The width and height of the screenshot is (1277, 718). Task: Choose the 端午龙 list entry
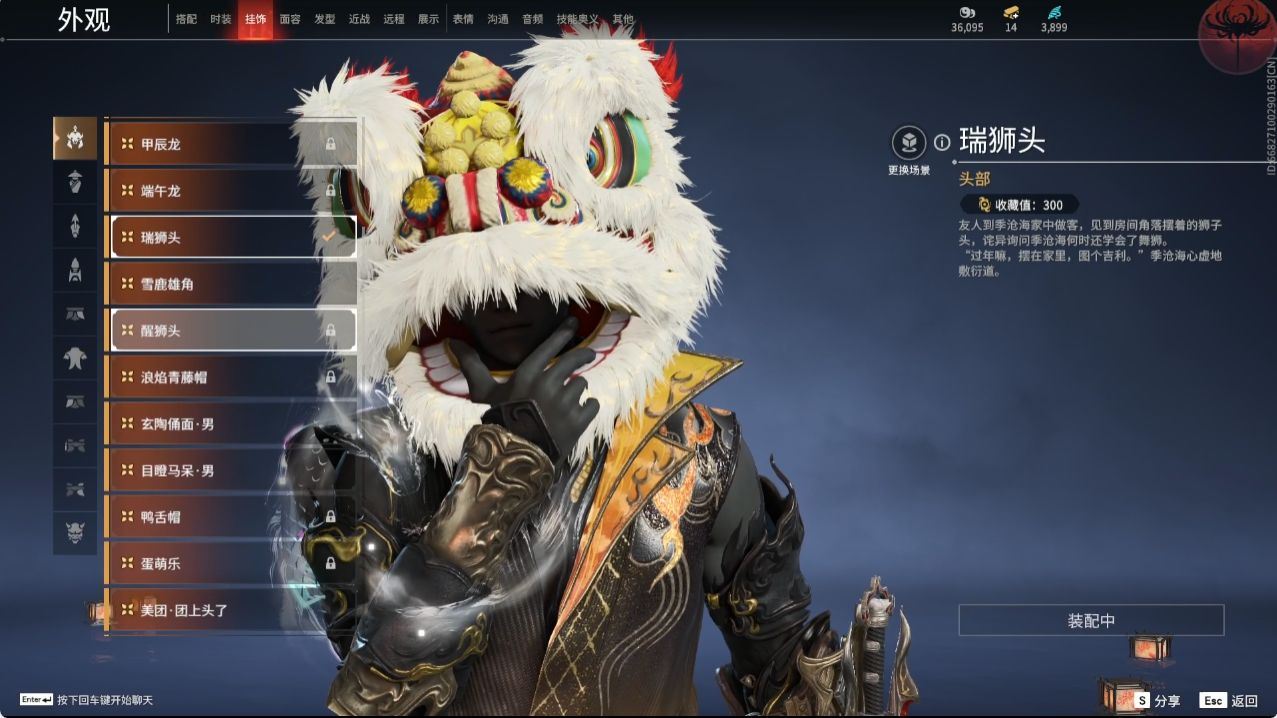(232, 191)
